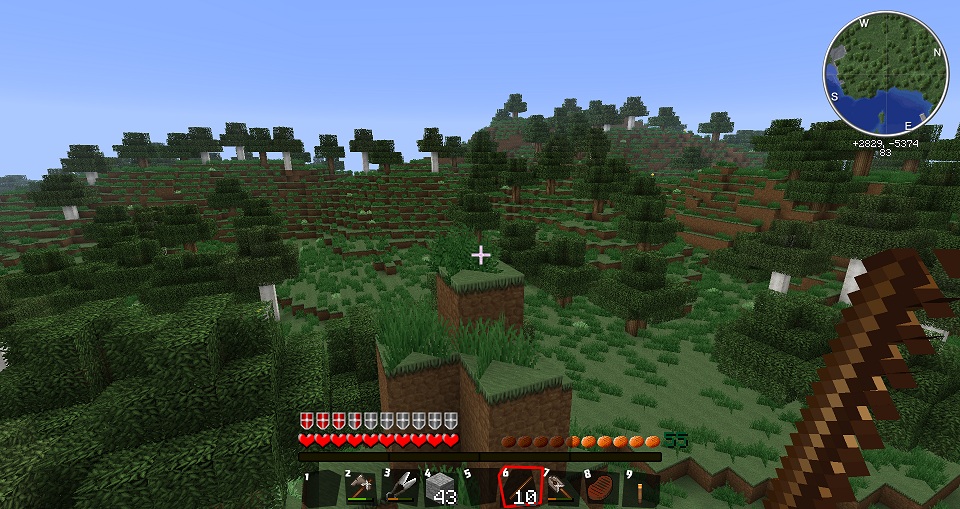Select the pickaxe in hotbar slot 7

560,487
